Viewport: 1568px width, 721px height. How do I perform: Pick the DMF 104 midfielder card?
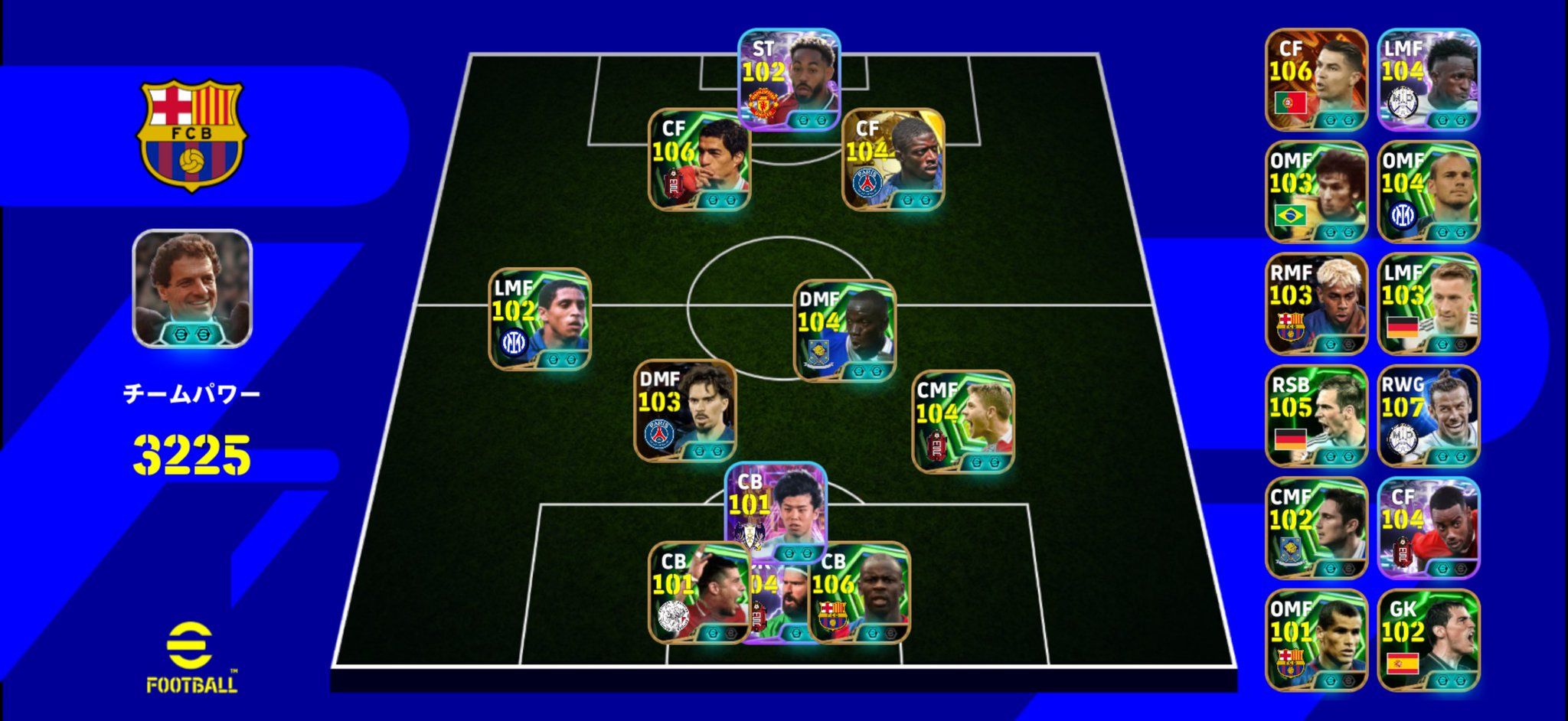[844, 331]
